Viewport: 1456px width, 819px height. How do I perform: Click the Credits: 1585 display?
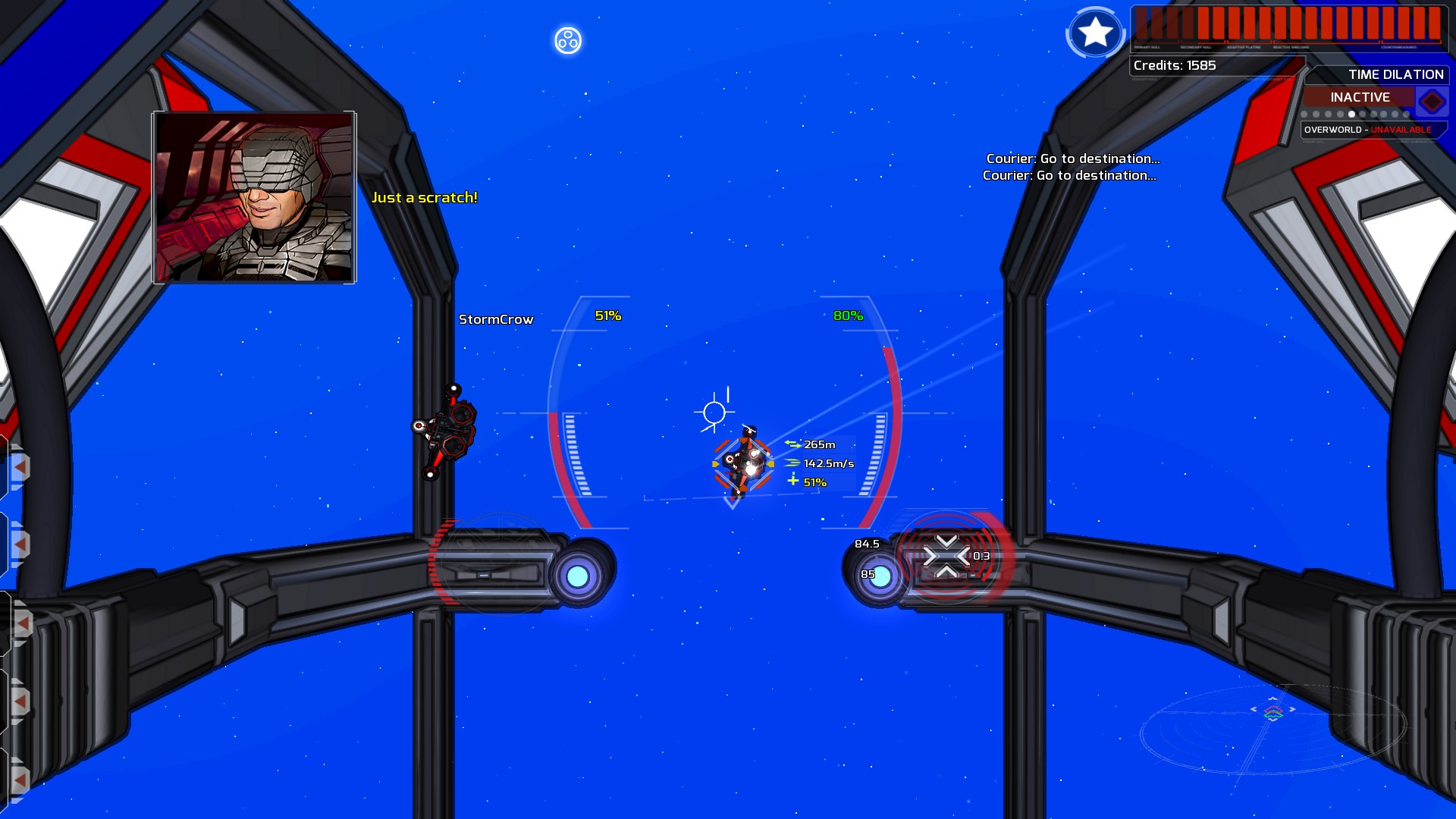click(1174, 66)
